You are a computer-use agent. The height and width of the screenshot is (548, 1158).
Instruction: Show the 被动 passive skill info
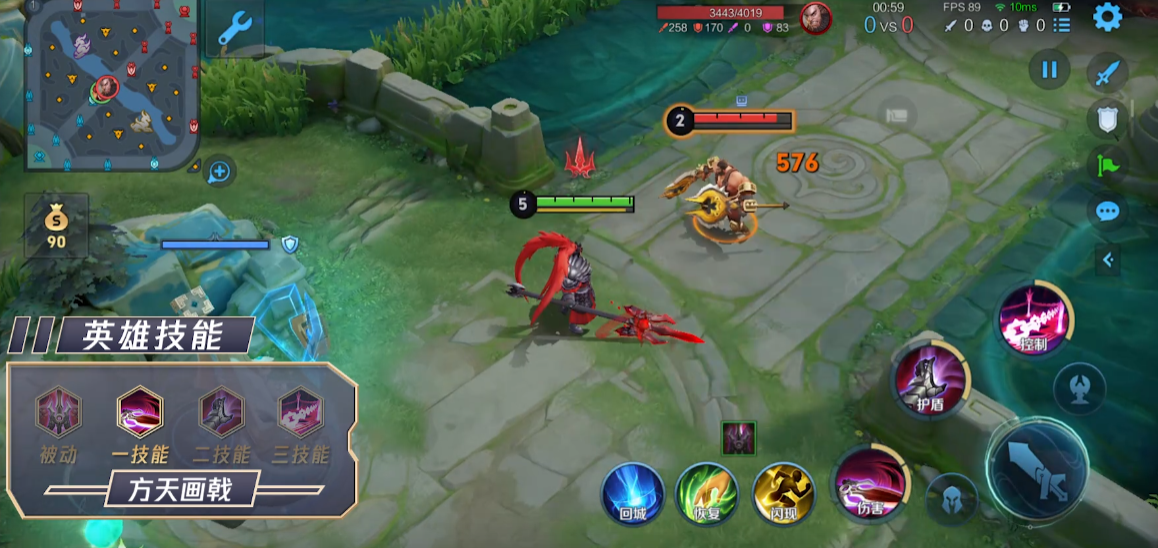59,412
